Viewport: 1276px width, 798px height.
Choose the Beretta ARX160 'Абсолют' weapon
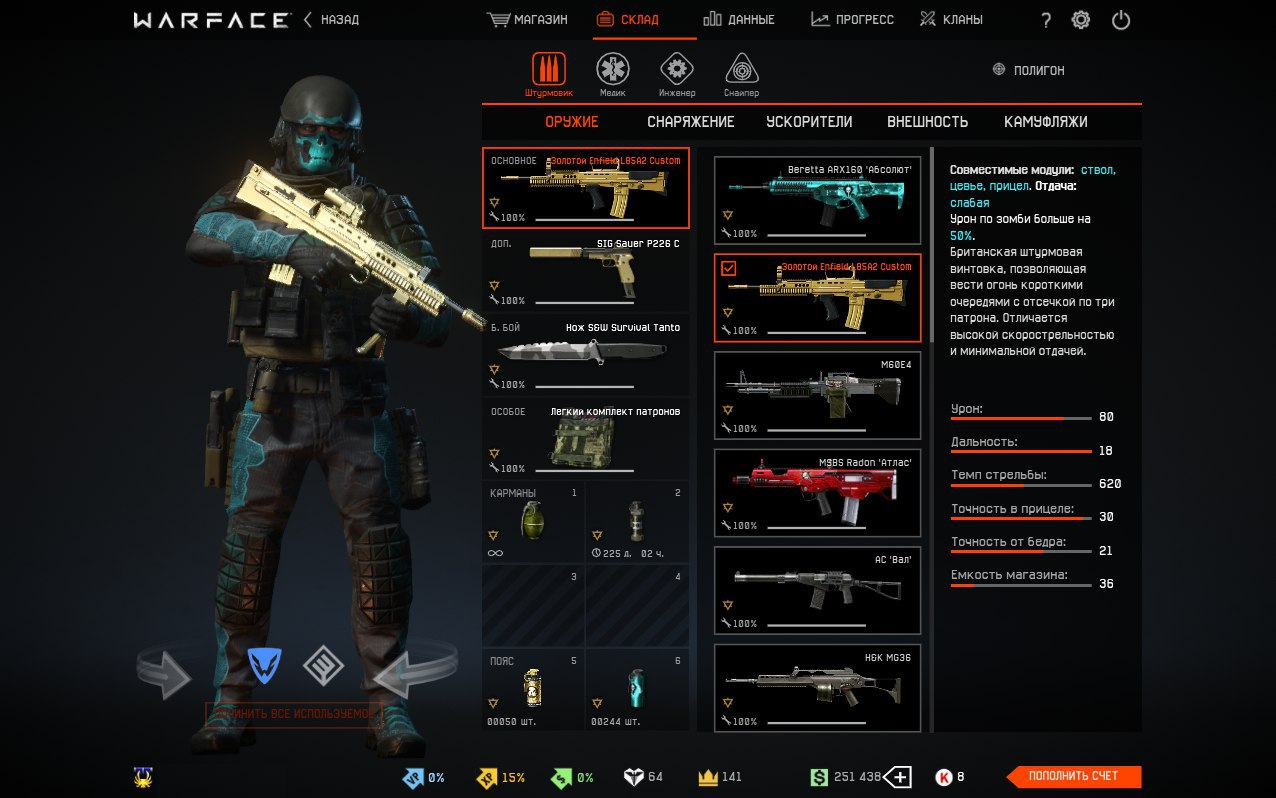pos(817,200)
